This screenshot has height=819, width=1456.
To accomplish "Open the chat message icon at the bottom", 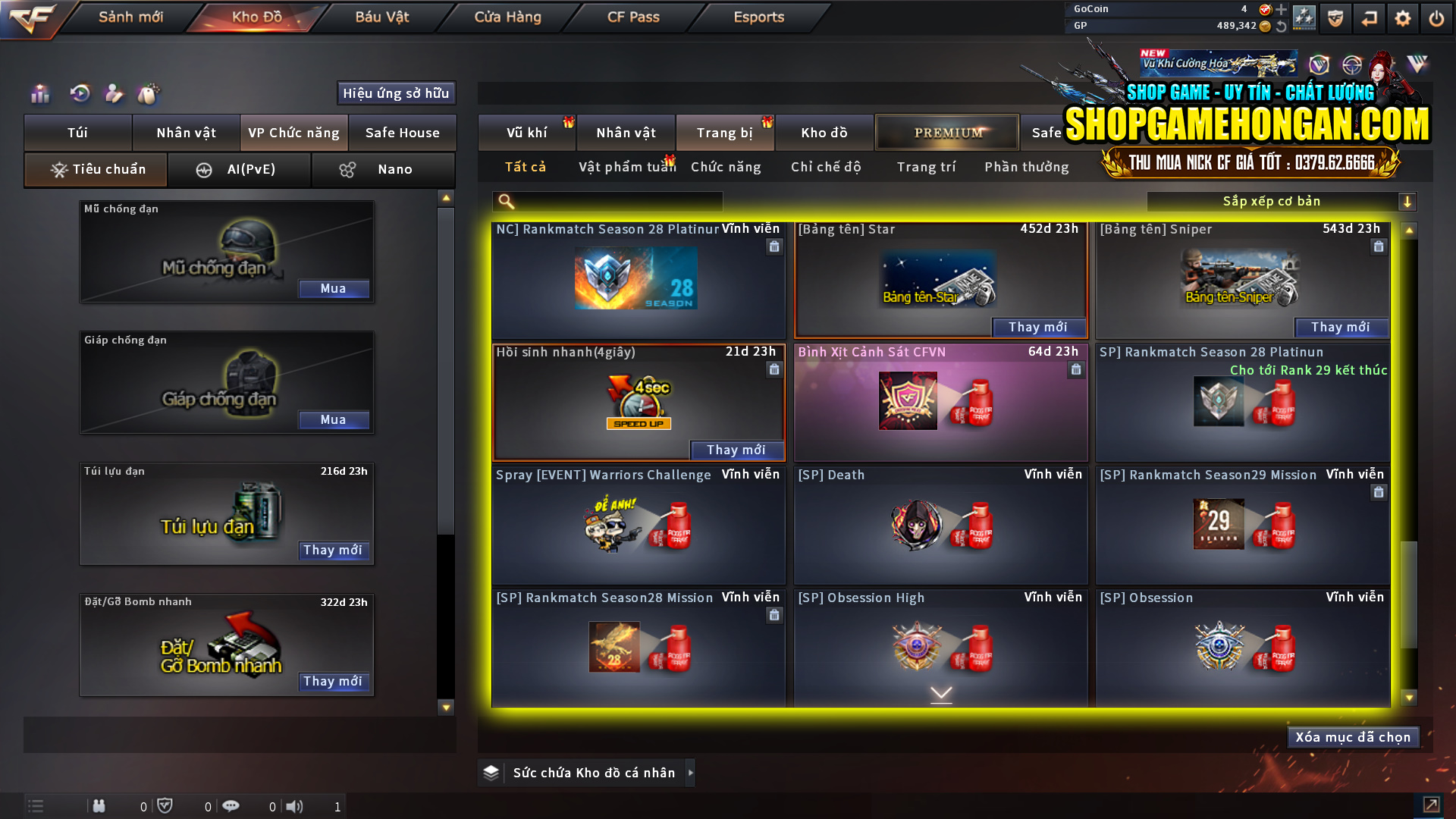I will (231, 805).
